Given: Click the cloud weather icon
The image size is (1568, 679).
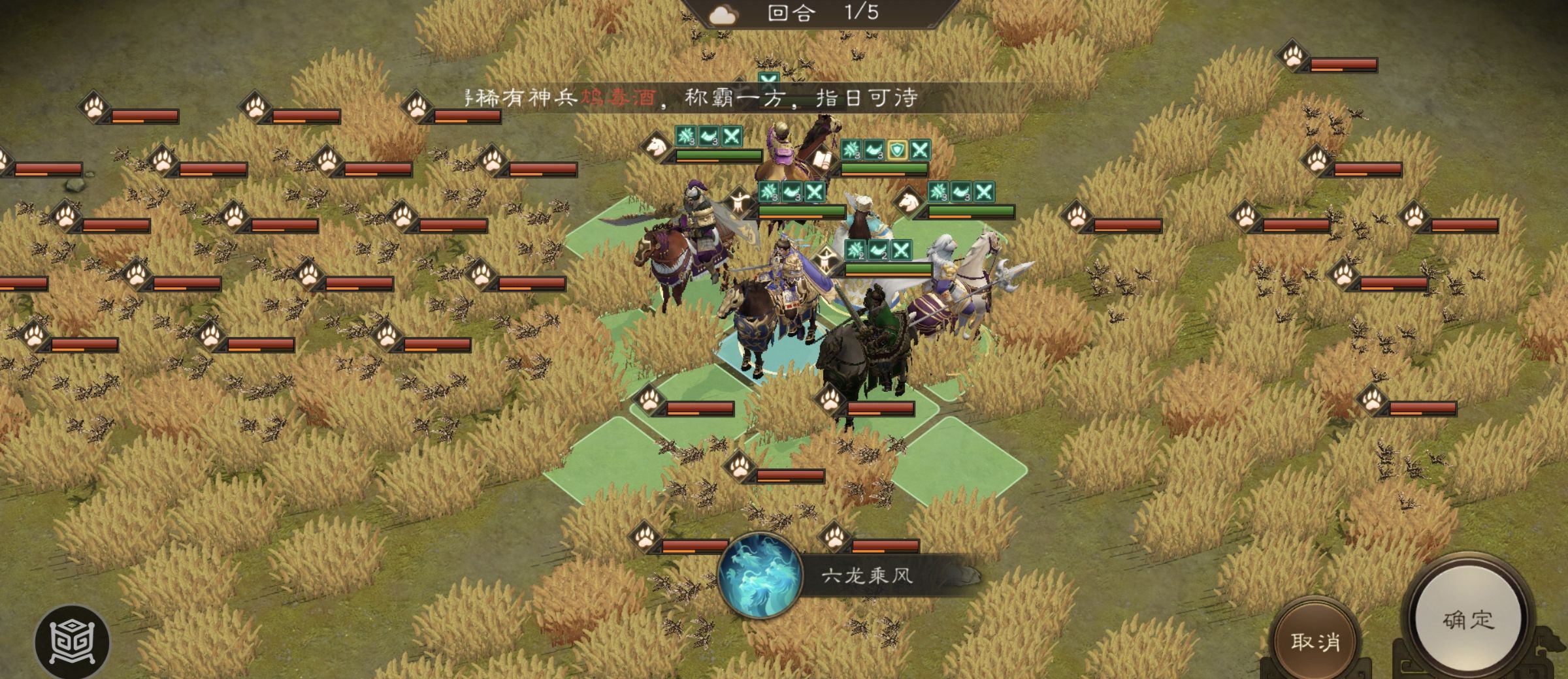Looking at the screenshot, I should point(723,15).
